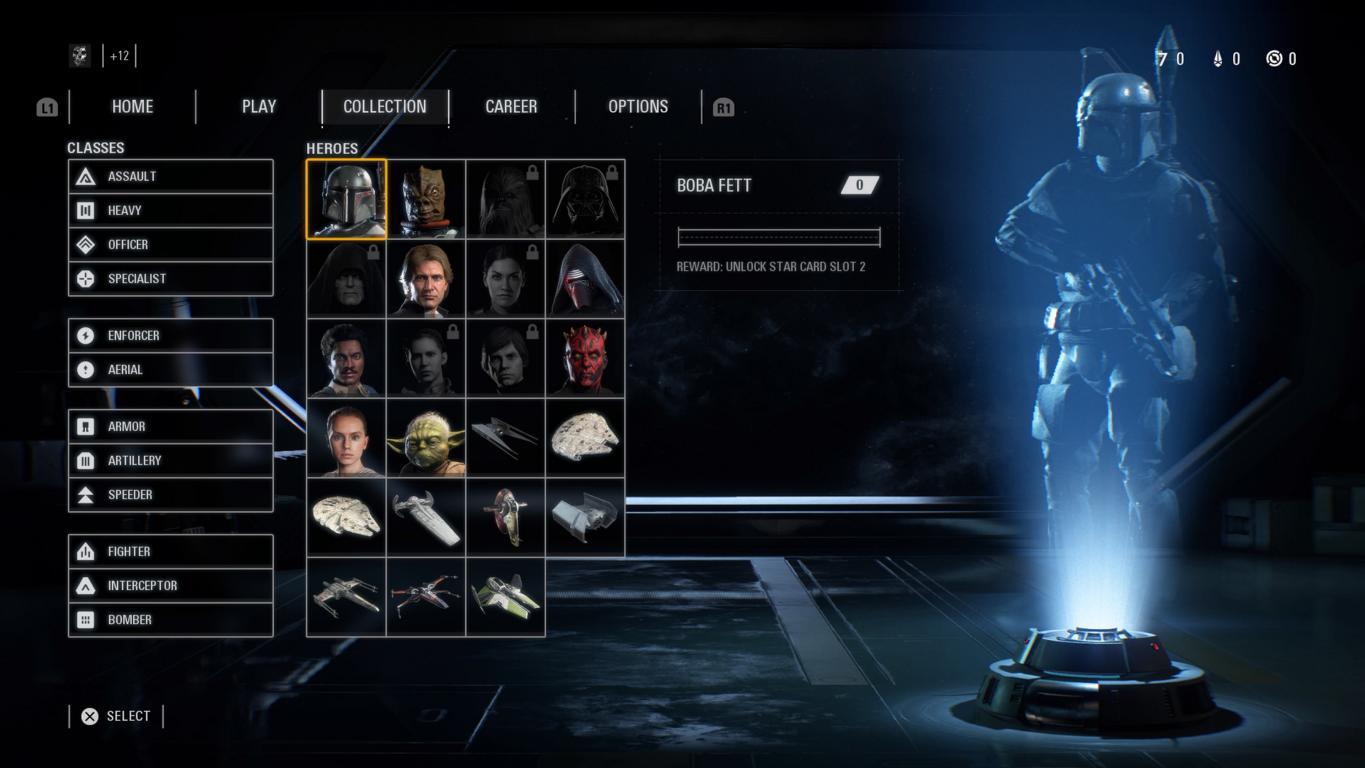Pick the Bossk hero portrait

[426, 199]
